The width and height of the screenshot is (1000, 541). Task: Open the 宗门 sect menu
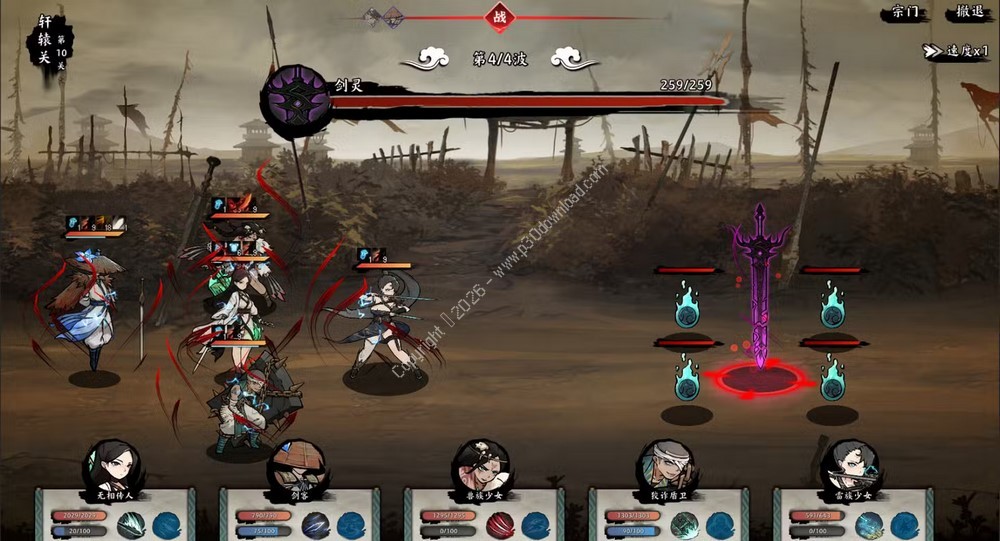905,13
